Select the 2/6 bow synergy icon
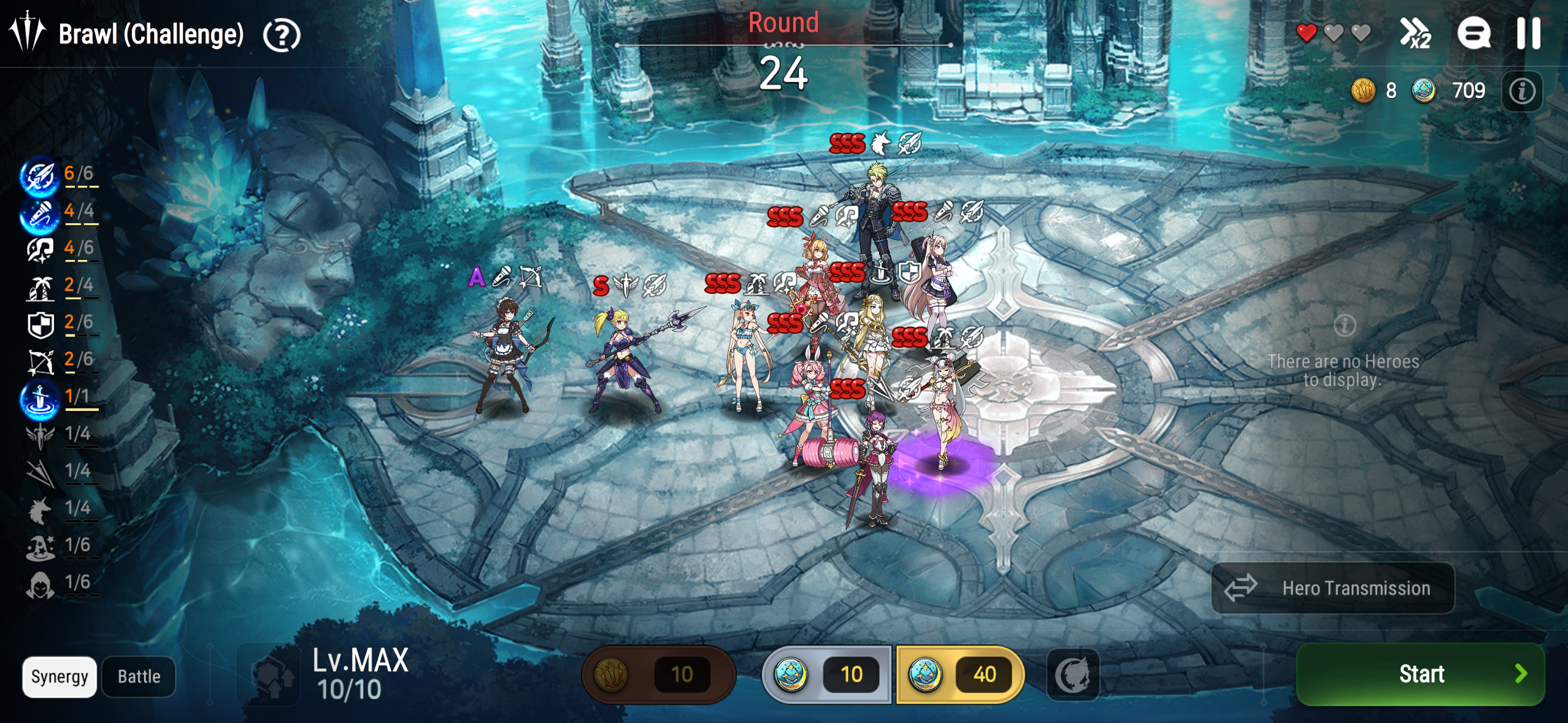The image size is (1568, 723). (40, 362)
